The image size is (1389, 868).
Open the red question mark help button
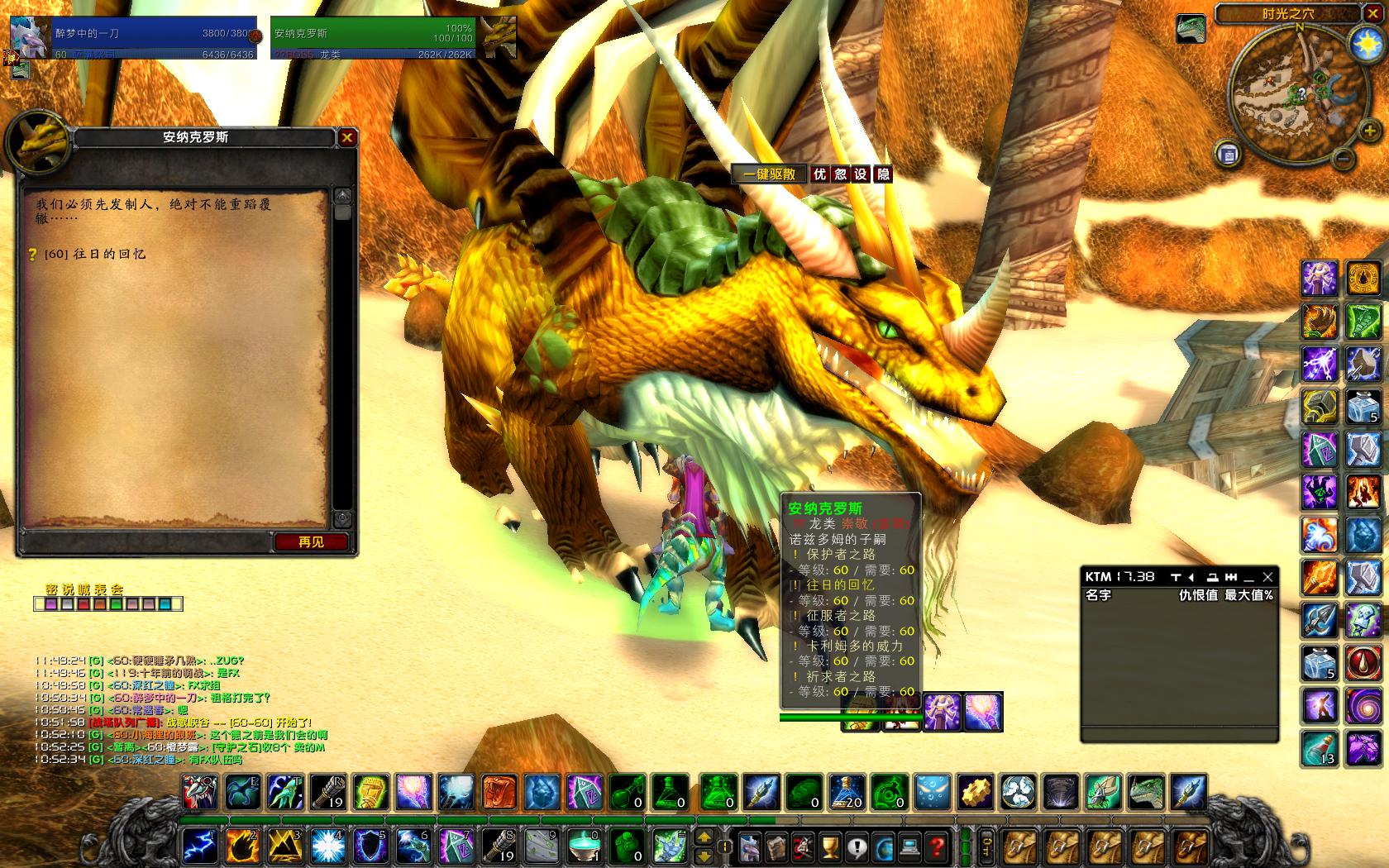937,847
